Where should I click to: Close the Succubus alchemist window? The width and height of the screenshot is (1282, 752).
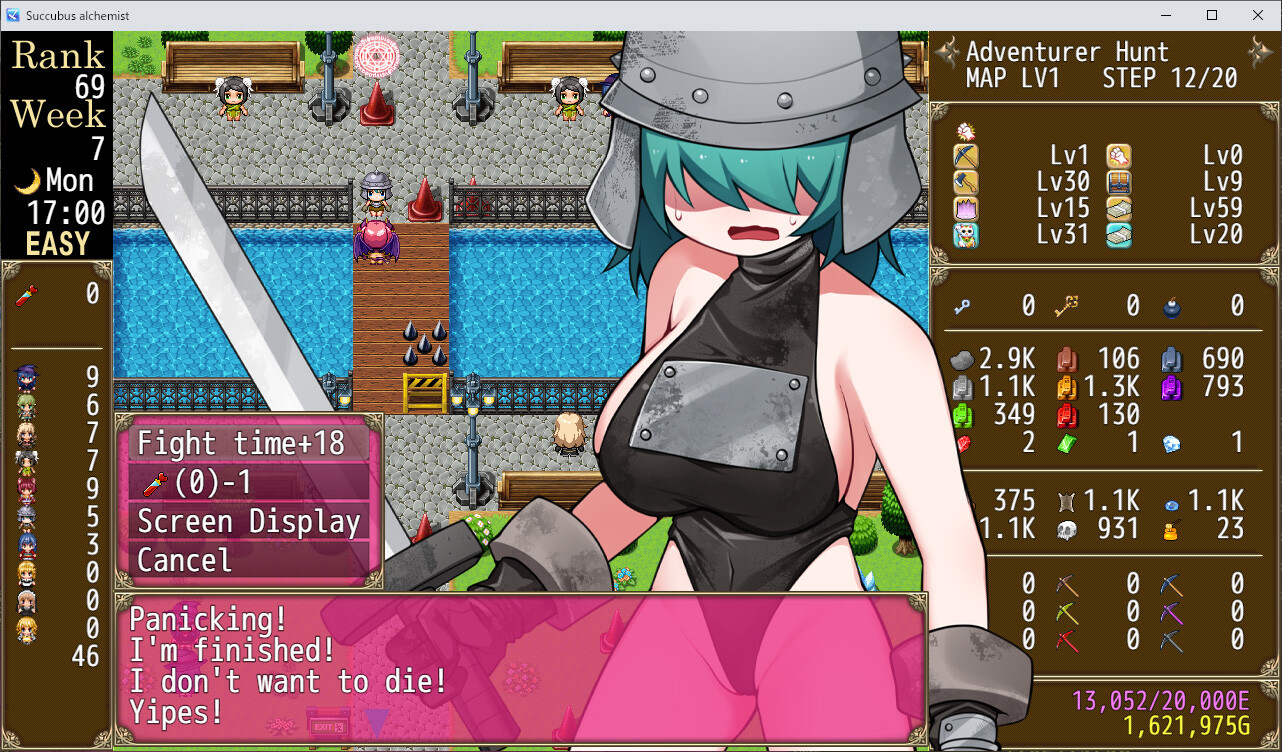[x=1257, y=15]
